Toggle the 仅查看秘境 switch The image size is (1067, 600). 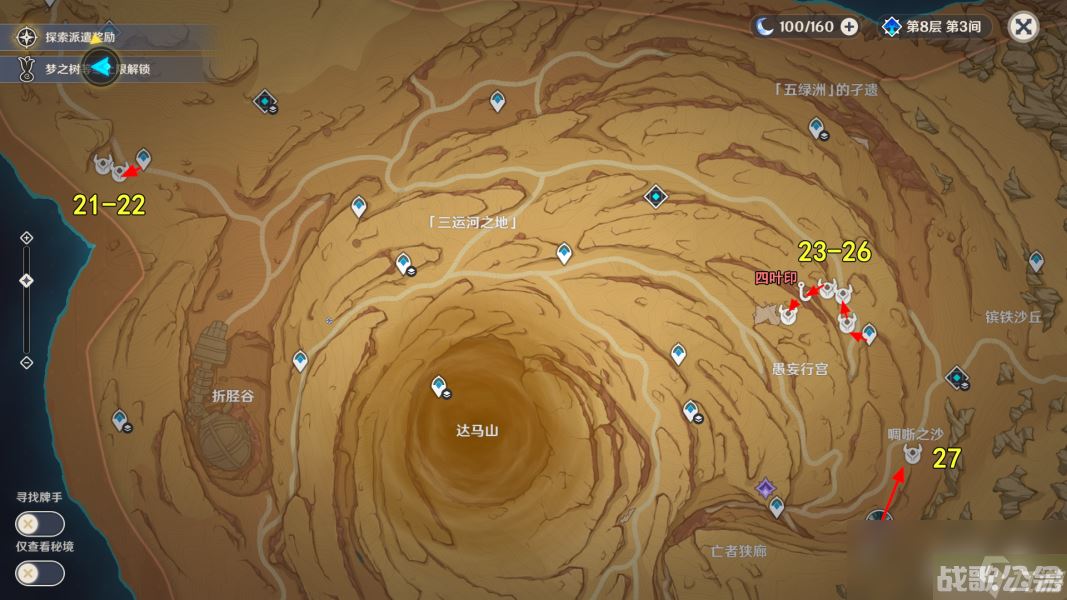pos(40,573)
